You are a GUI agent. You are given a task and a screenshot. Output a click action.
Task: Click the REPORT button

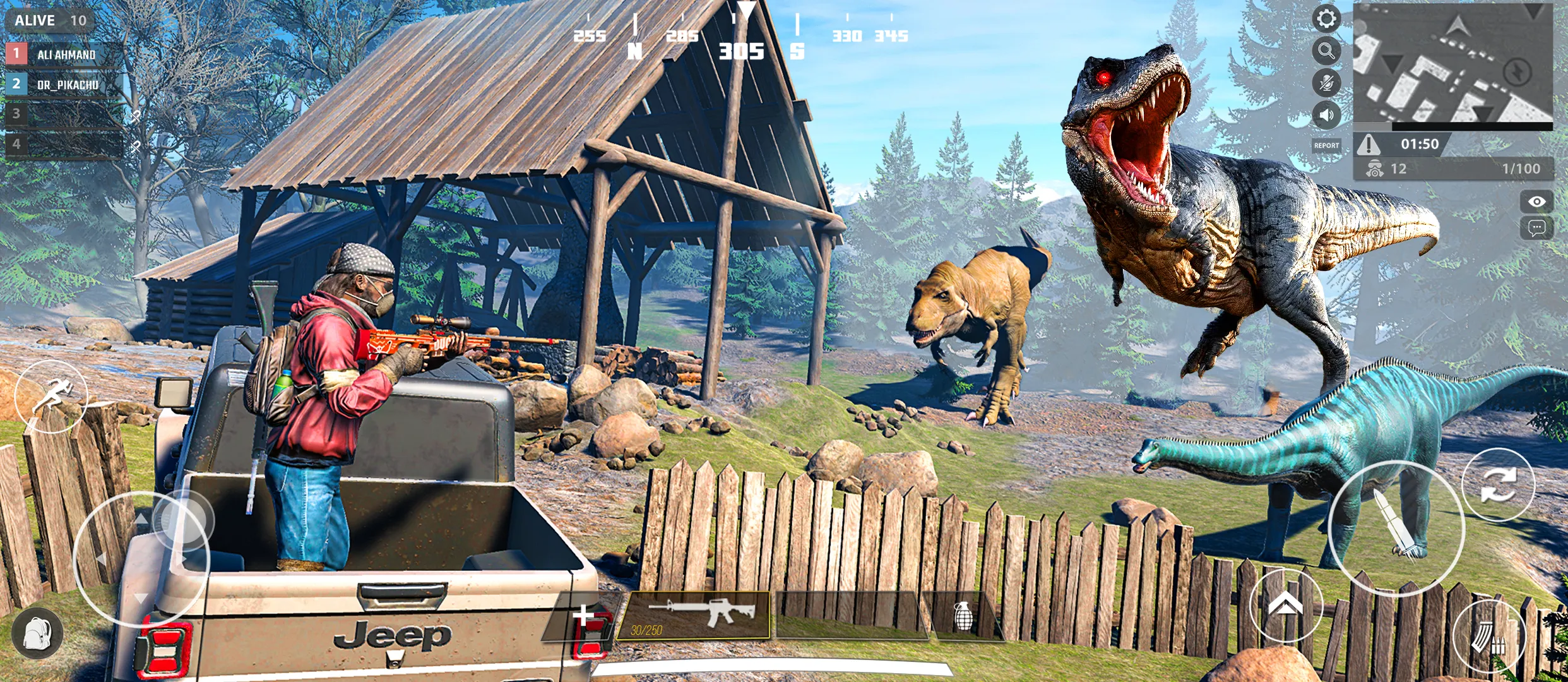tap(1326, 146)
